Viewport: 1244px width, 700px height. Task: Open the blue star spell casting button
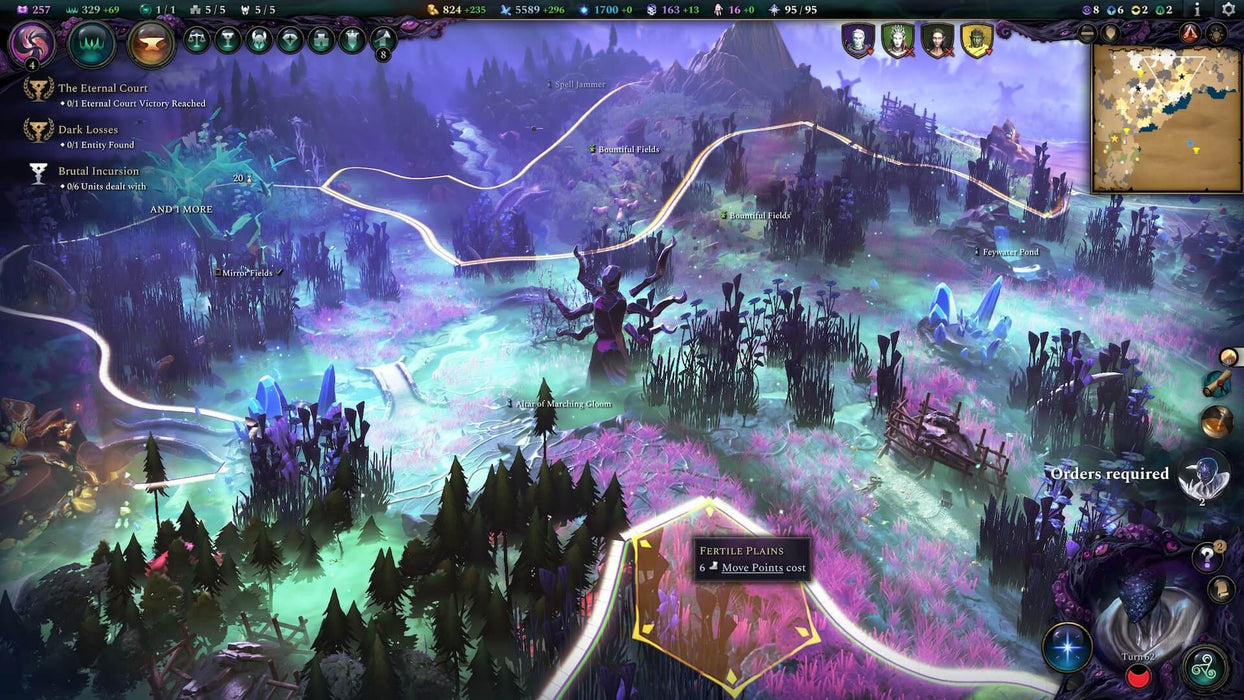click(x=1067, y=647)
